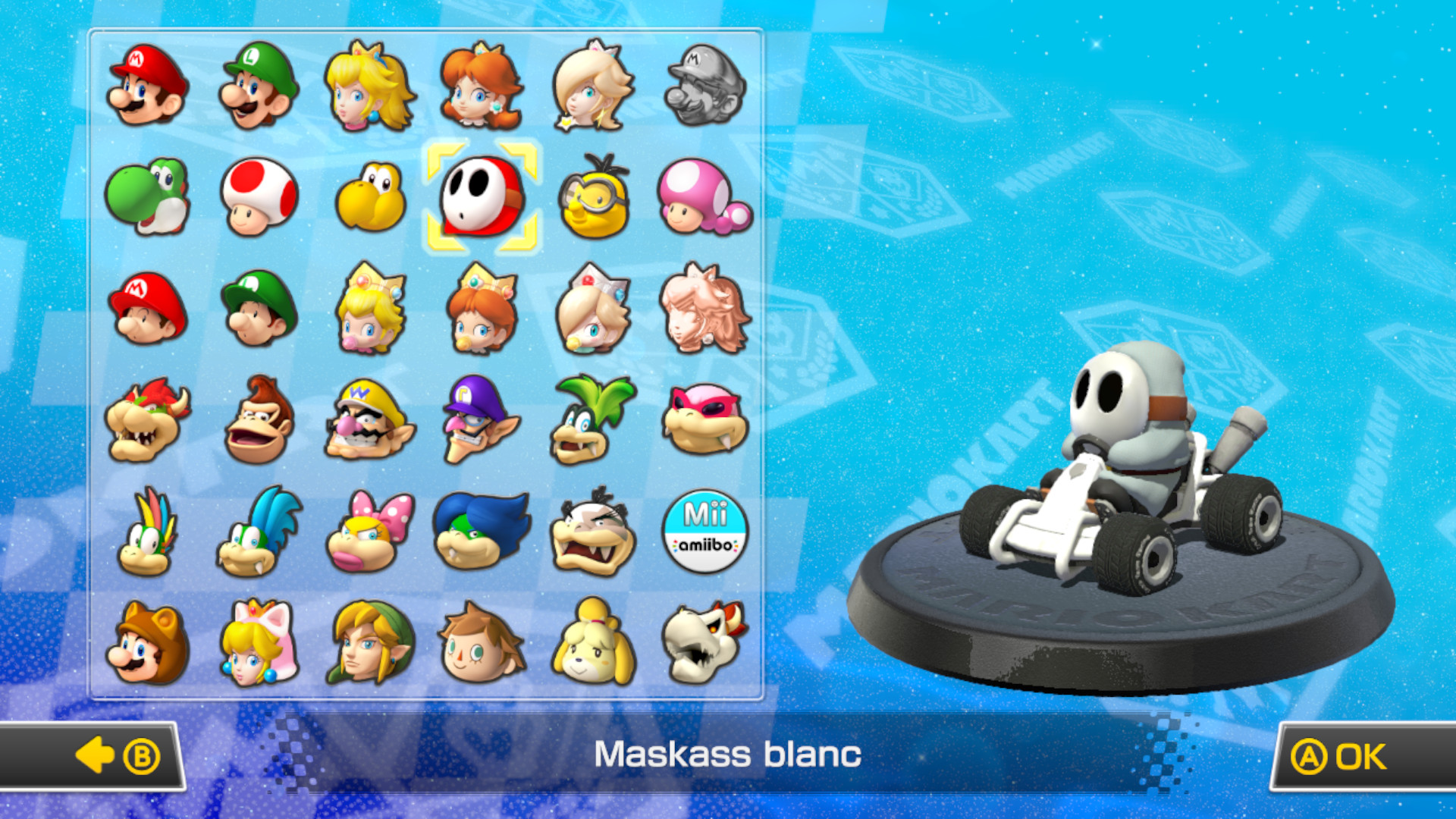Open the Mii amiibo character option

[x=705, y=531]
